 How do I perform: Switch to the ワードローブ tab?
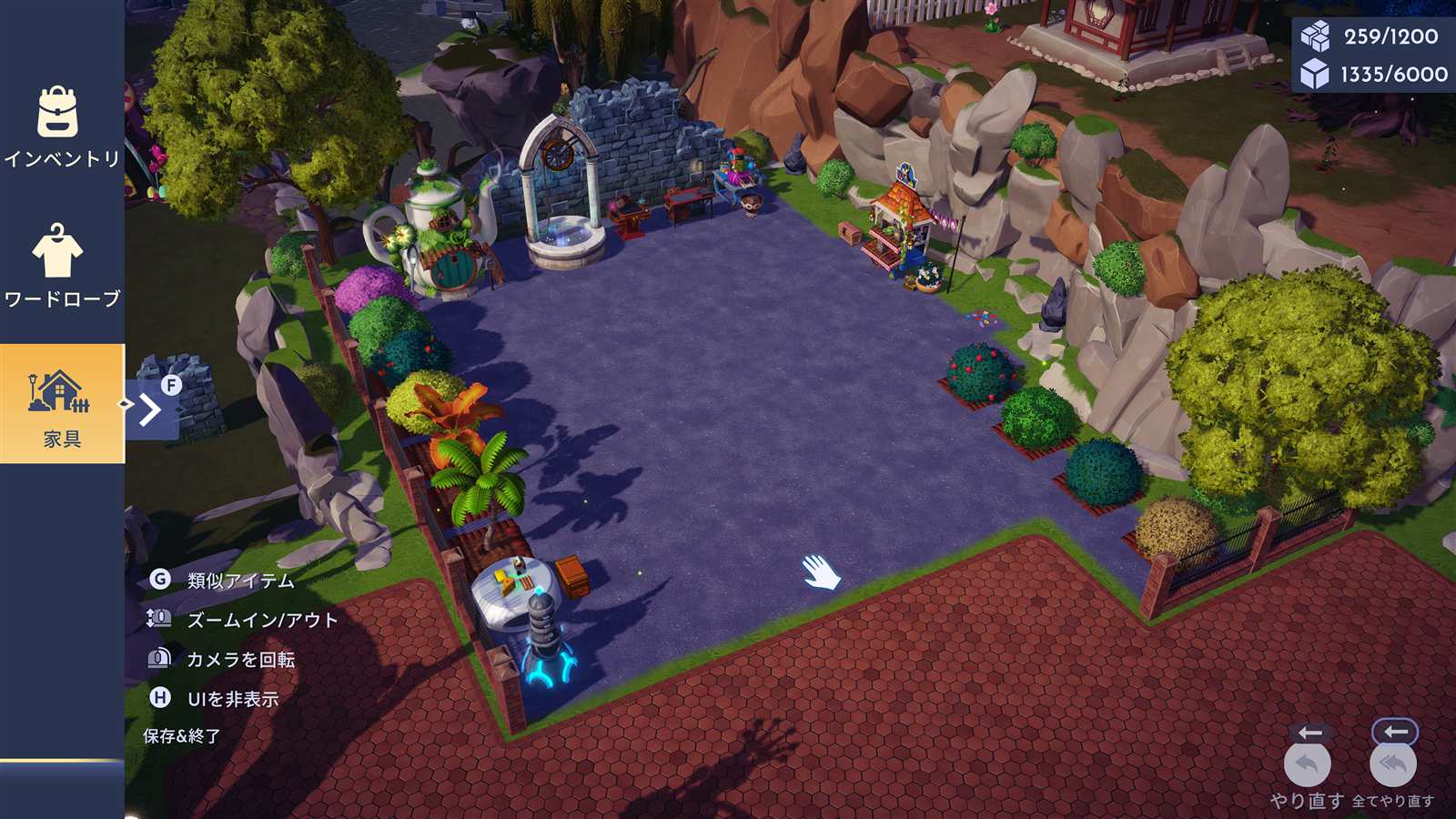[x=60, y=266]
